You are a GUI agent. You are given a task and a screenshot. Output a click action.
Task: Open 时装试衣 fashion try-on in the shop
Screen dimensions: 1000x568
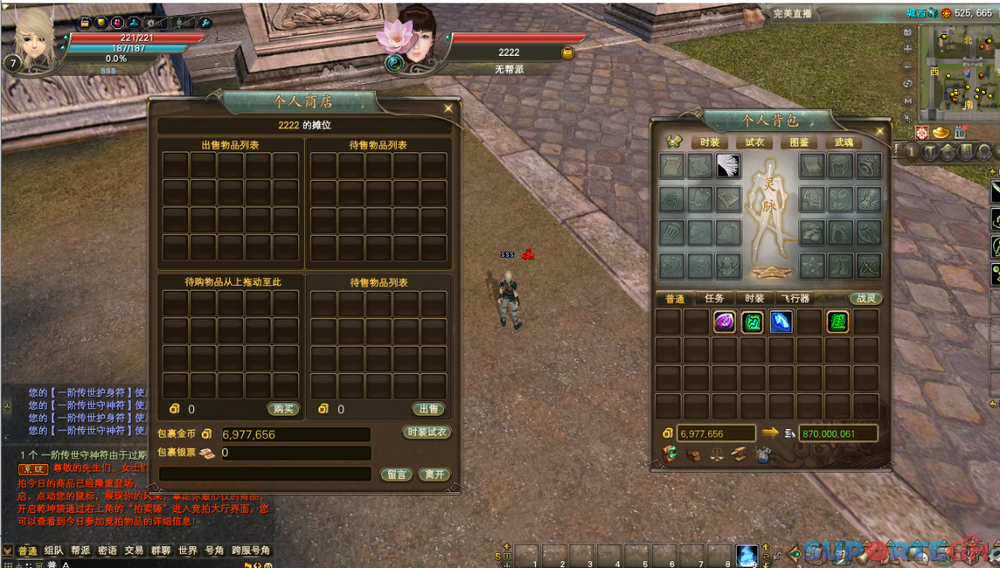(x=427, y=433)
